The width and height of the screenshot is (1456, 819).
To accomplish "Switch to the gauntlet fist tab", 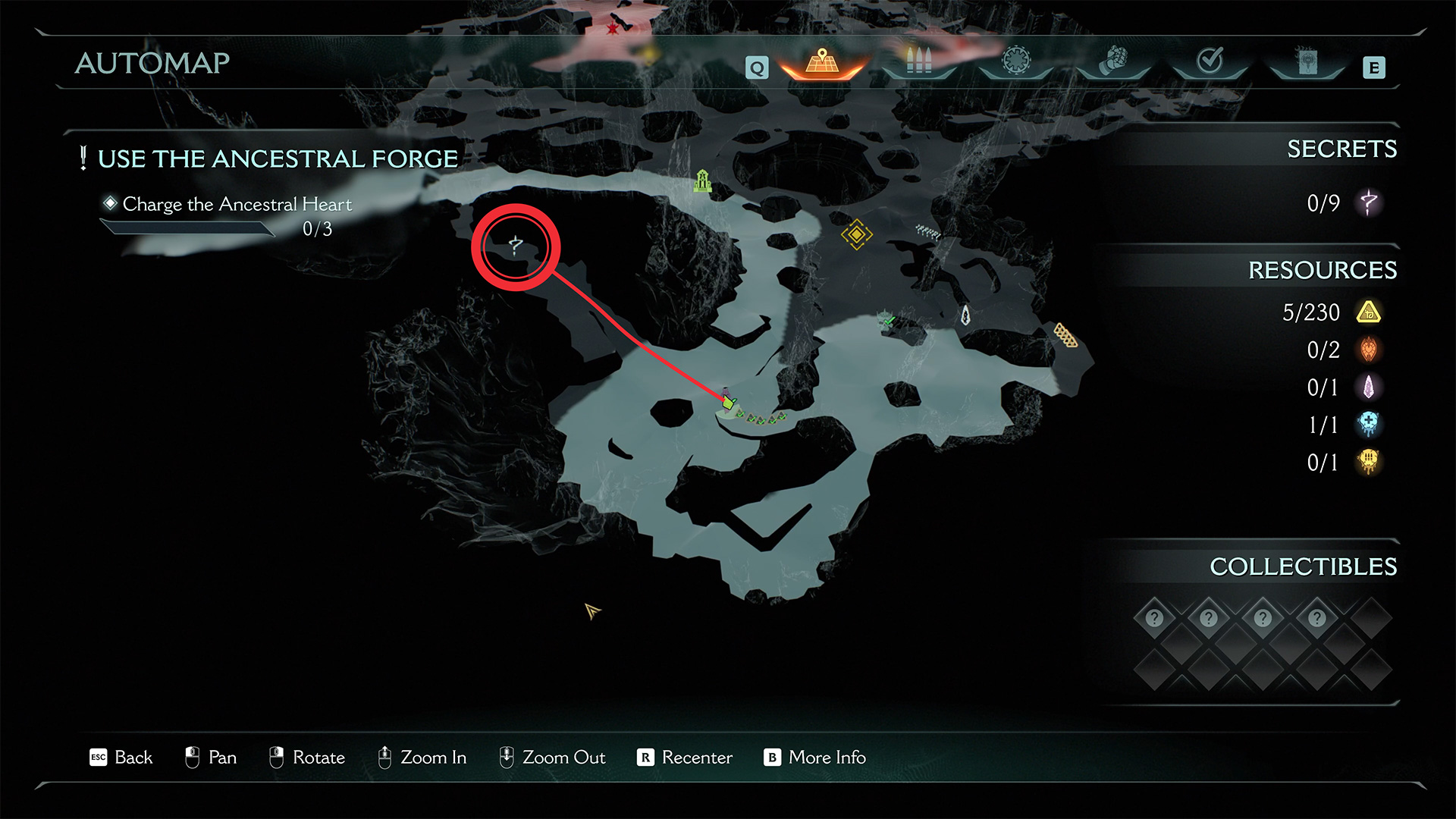I will [1112, 61].
